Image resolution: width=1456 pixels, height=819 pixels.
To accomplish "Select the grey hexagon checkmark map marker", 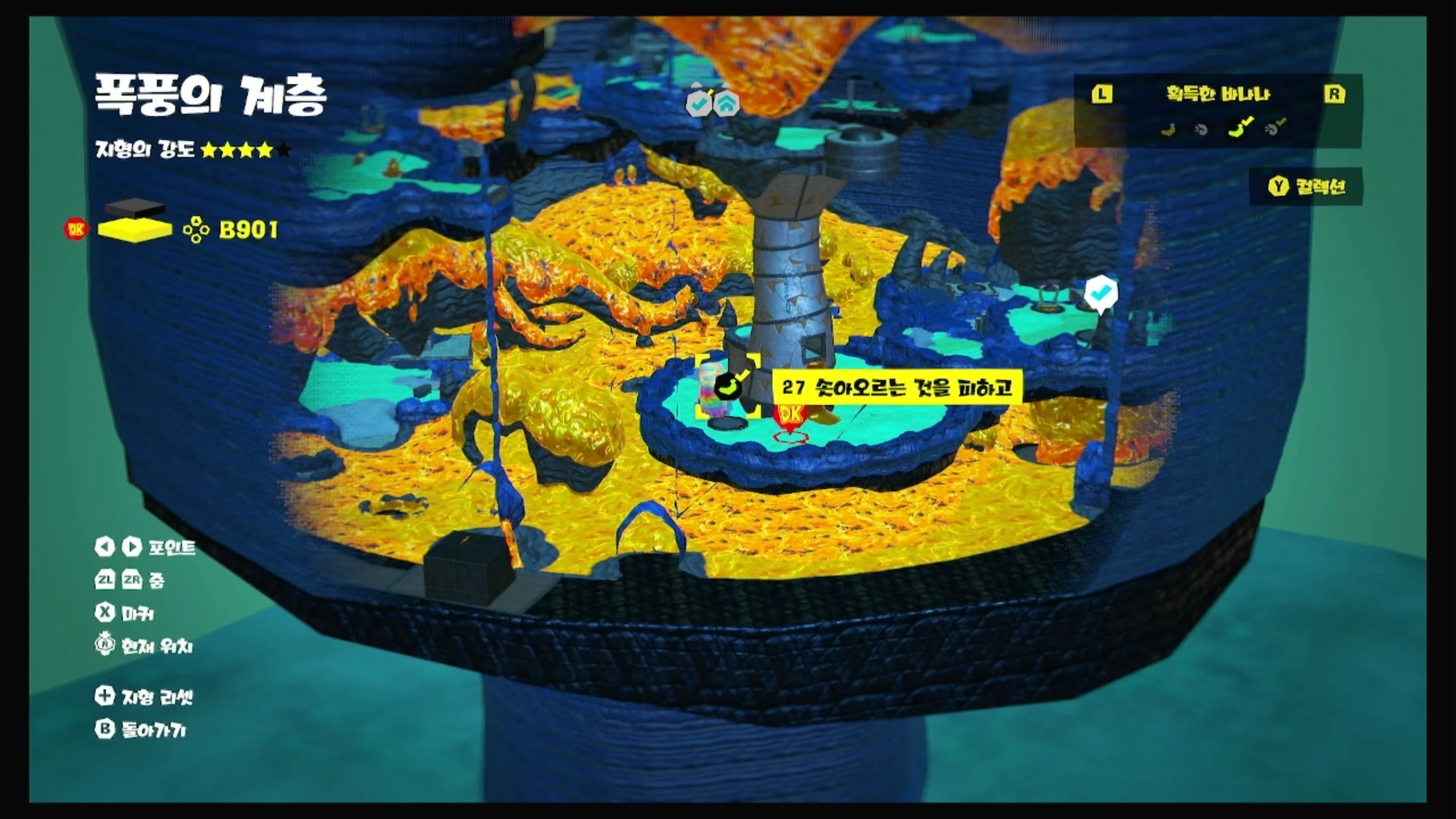I will pyautogui.click(x=699, y=104).
